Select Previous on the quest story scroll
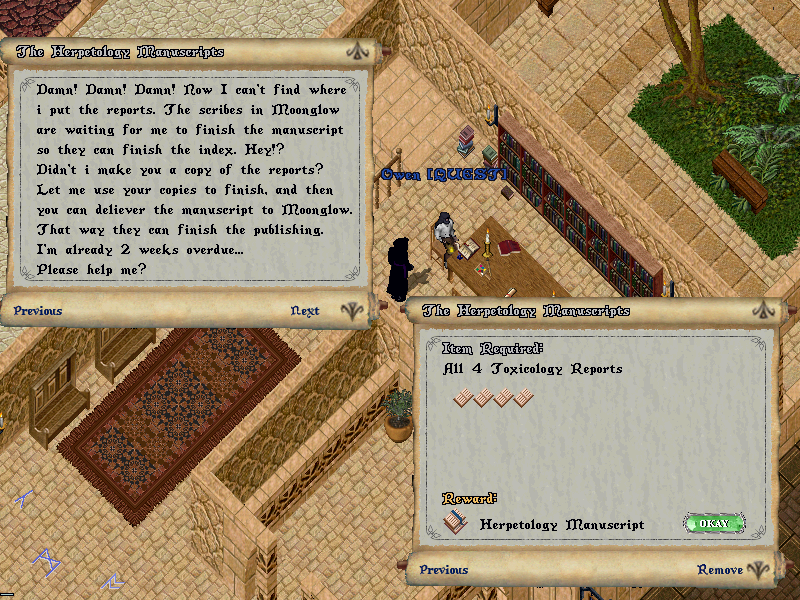Viewport: 800px width, 600px height. [38, 311]
